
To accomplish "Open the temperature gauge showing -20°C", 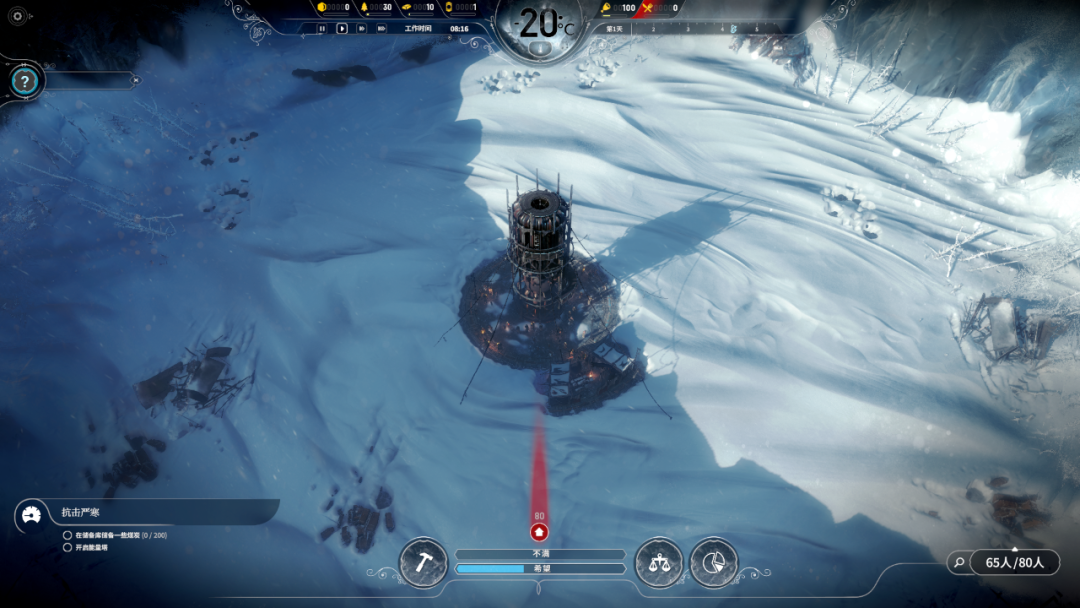I will [540, 28].
